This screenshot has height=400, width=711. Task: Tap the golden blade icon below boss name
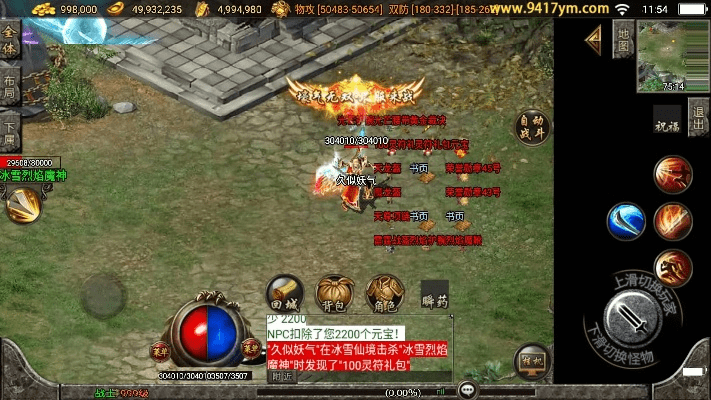[22, 206]
